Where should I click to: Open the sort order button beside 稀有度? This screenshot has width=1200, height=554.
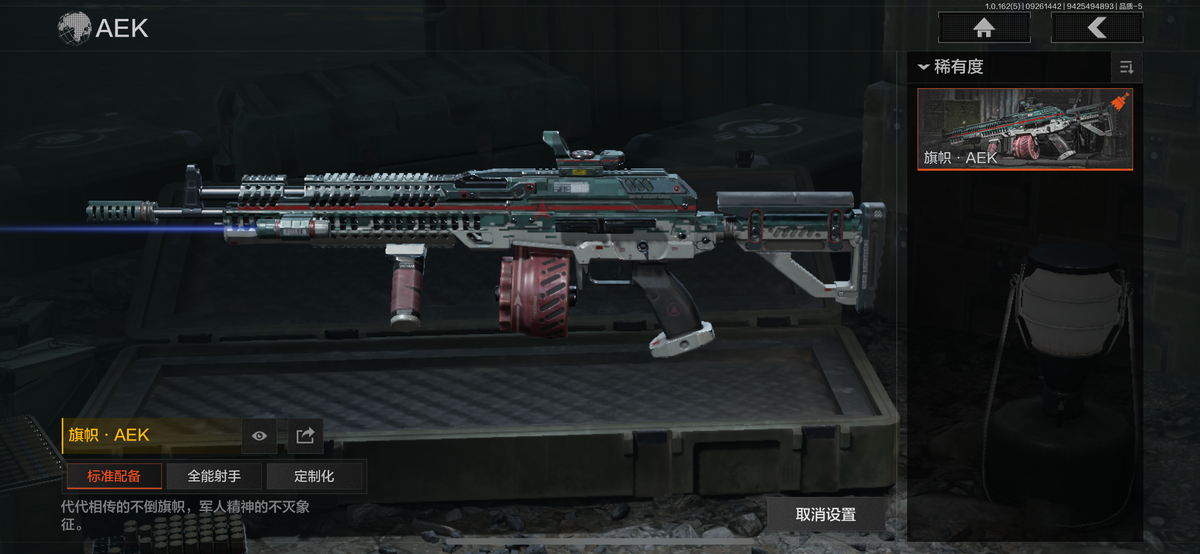pyautogui.click(x=1127, y=67)
